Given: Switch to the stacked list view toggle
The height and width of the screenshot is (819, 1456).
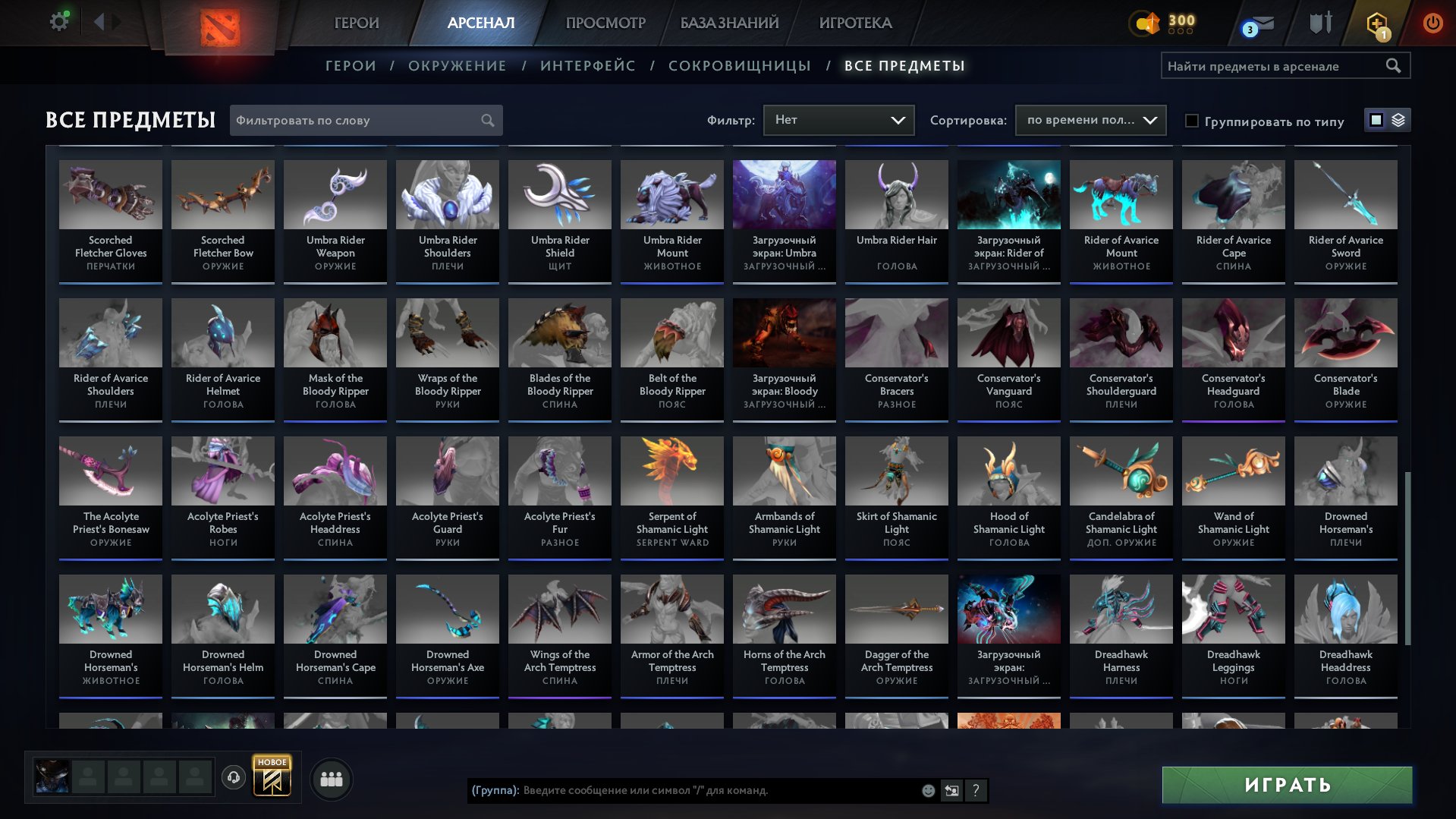Looking at the screenshot, I should (x=1398, y=120).
